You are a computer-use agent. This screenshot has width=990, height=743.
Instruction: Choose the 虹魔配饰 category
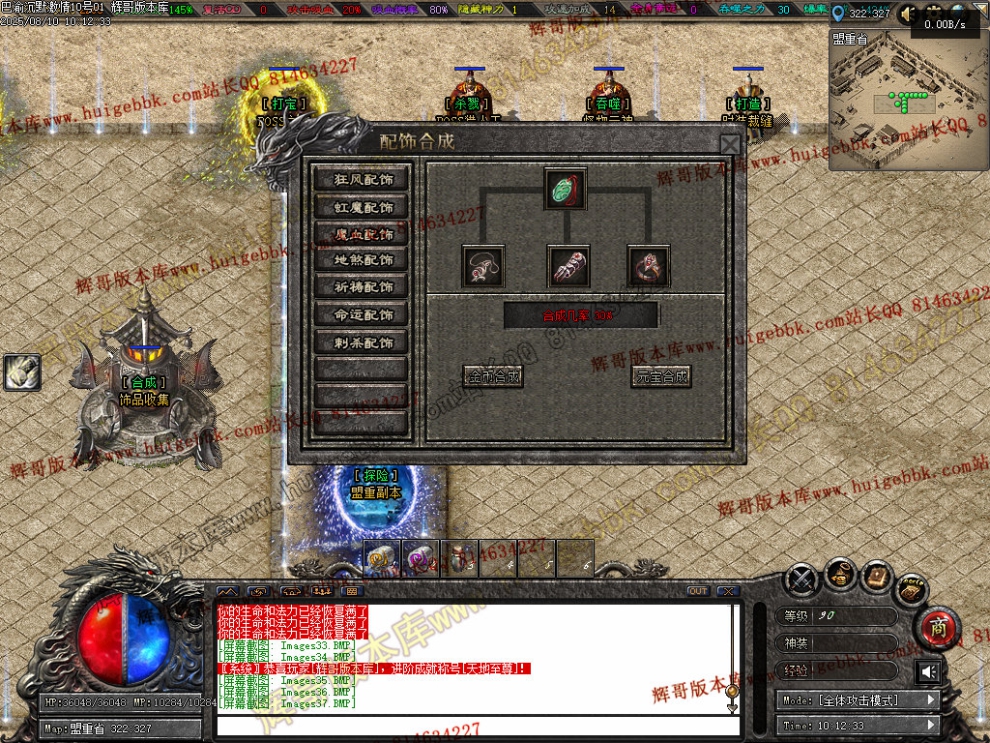(363, 207)
